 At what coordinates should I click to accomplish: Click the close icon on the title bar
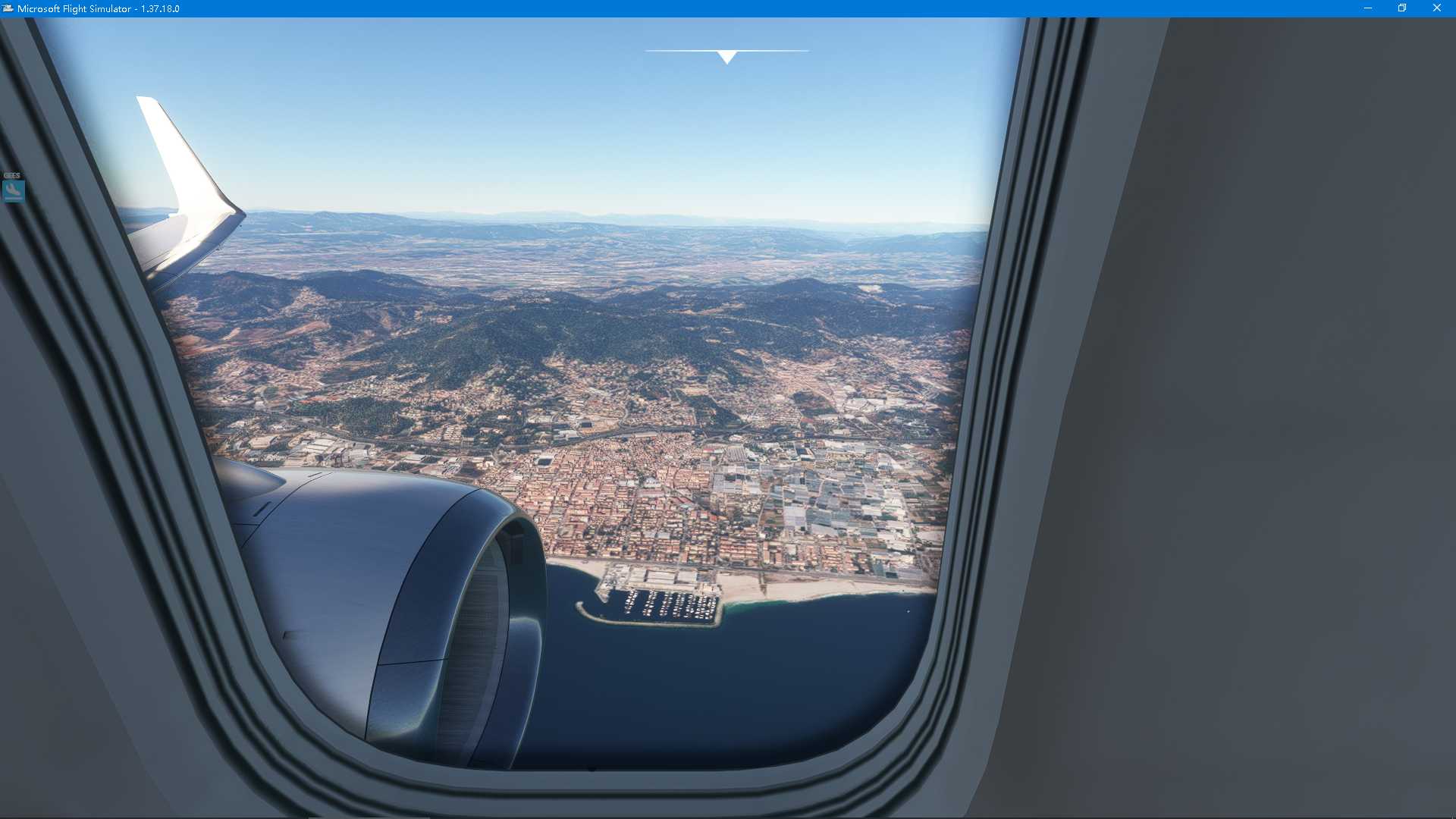(x=1437, y=8)
